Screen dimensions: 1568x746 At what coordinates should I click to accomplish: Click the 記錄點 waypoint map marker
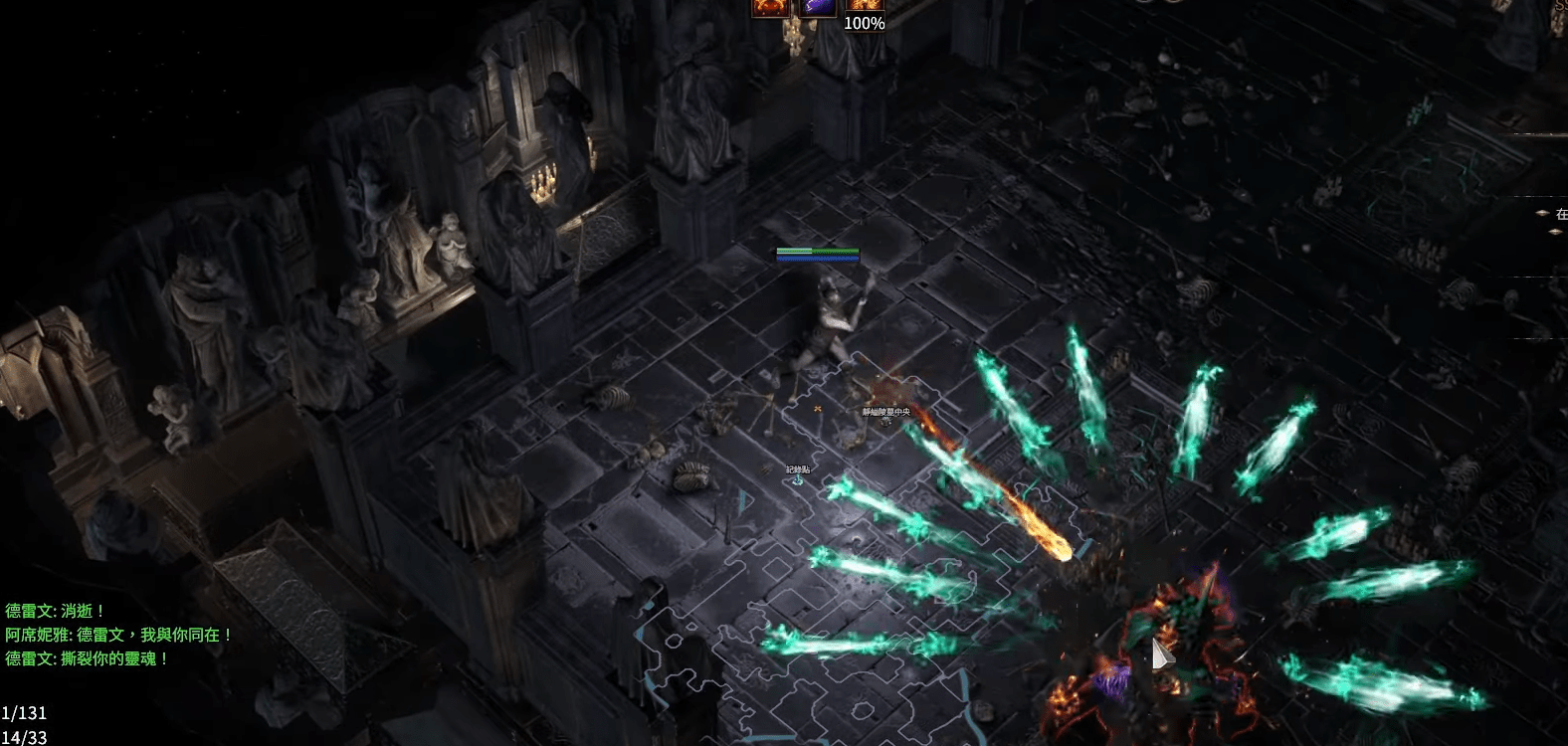click(x=798, y=480)
